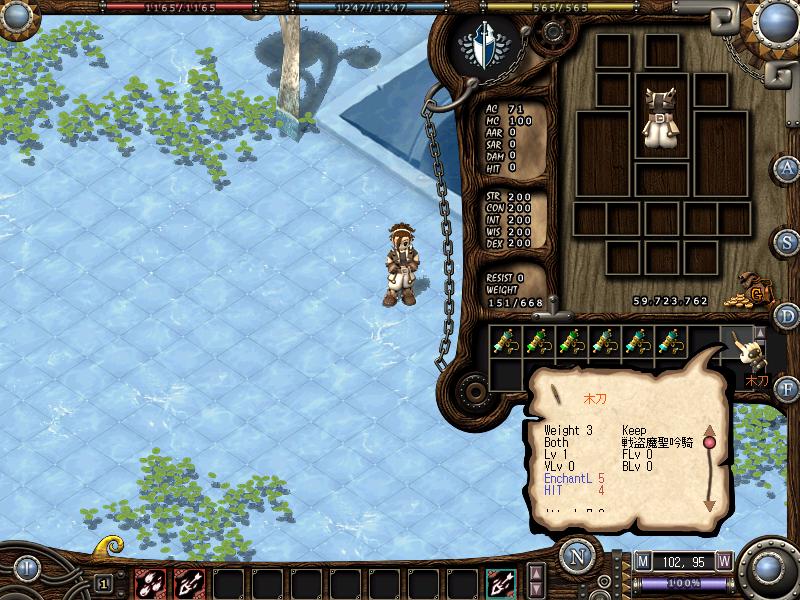Use the teal arrow skill slot

(x=502, y=581)
